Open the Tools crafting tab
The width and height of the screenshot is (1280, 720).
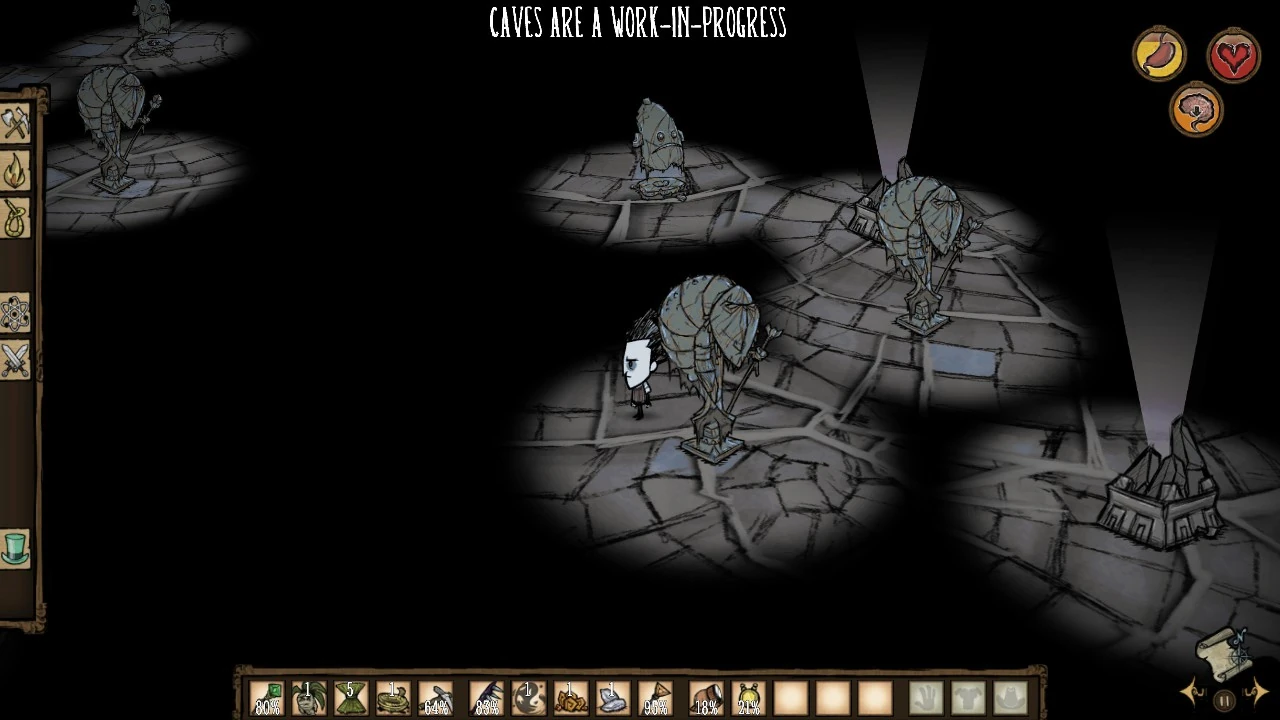point(16,124)
